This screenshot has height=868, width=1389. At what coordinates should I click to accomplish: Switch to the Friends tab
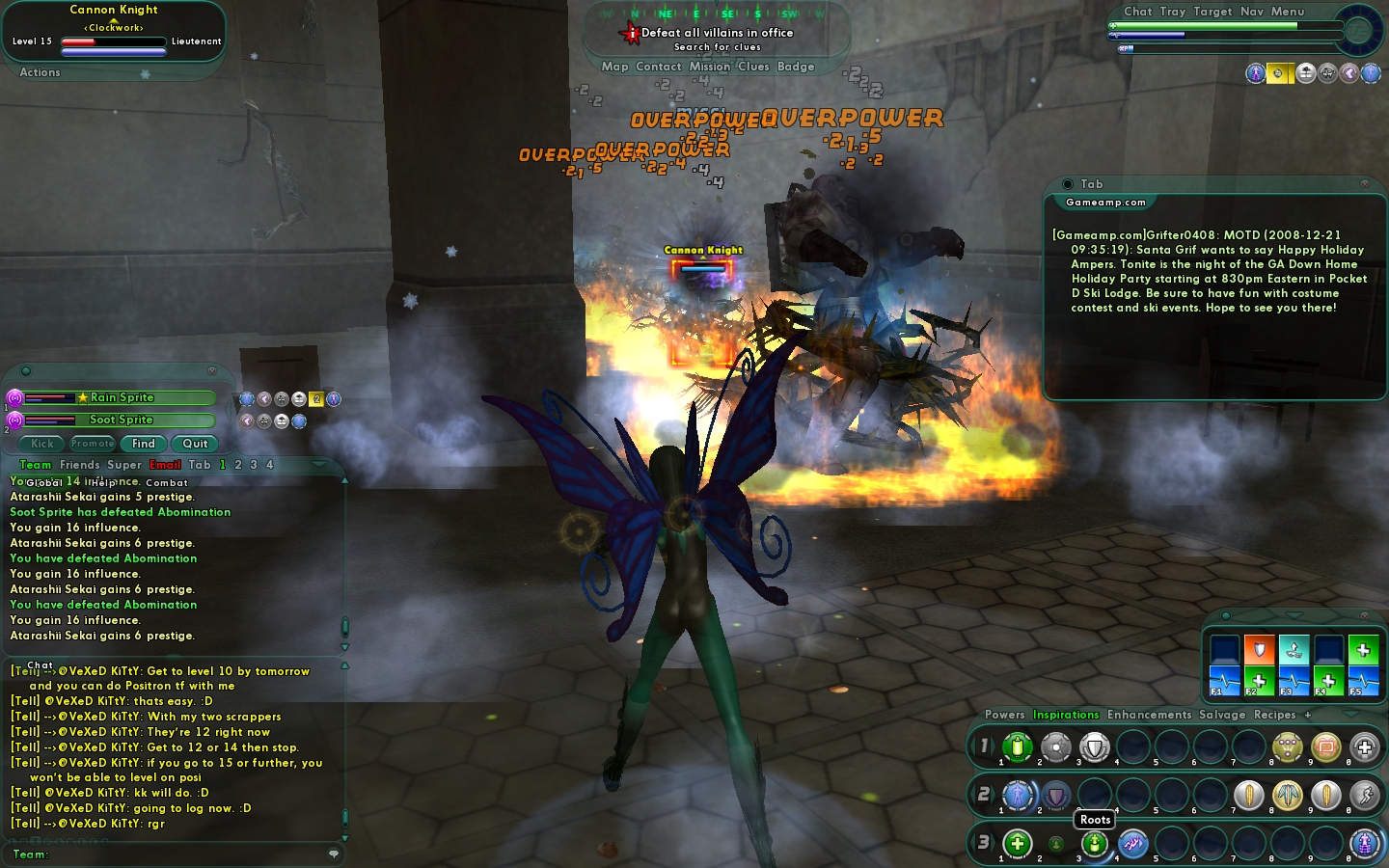point(79,465)
